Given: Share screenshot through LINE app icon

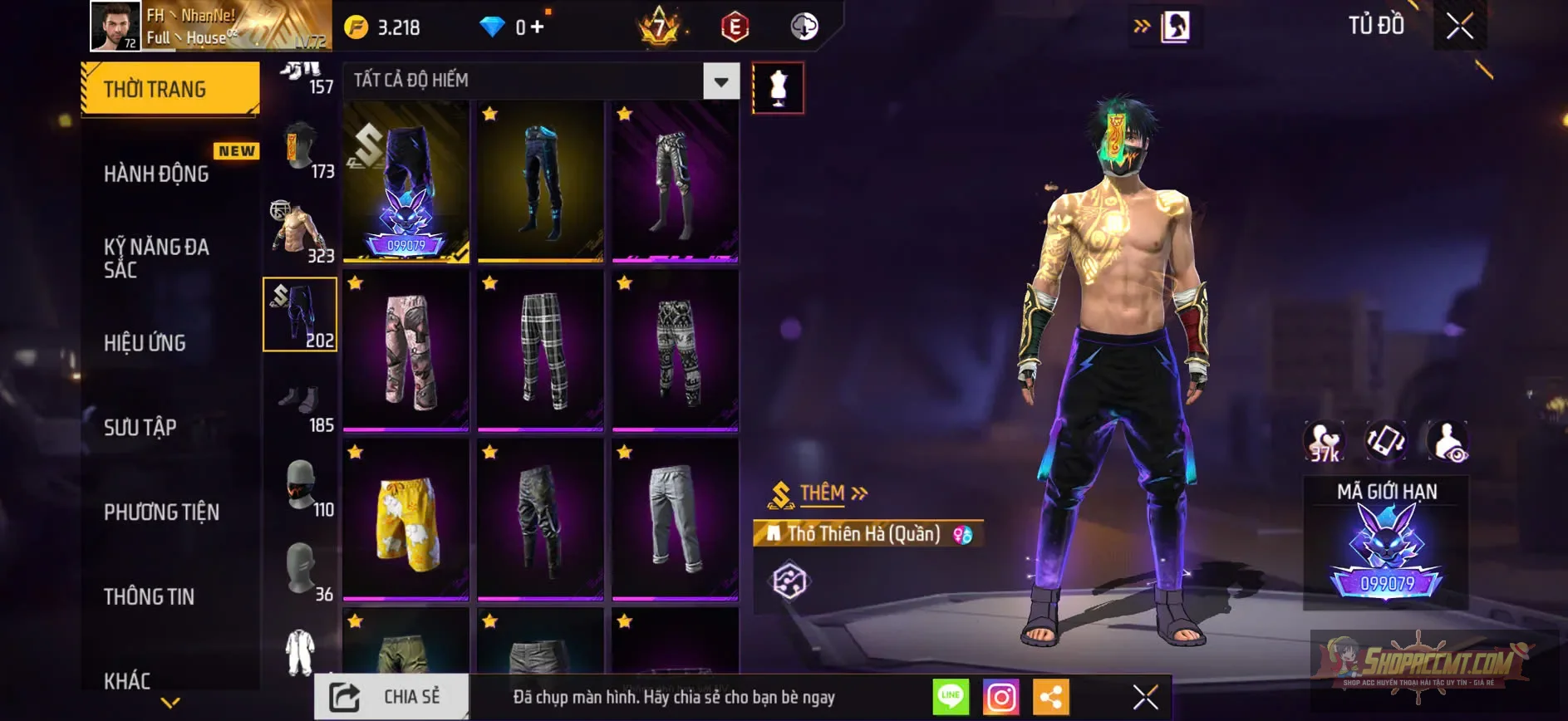Looking at the screenshot, I should (951, 697).
